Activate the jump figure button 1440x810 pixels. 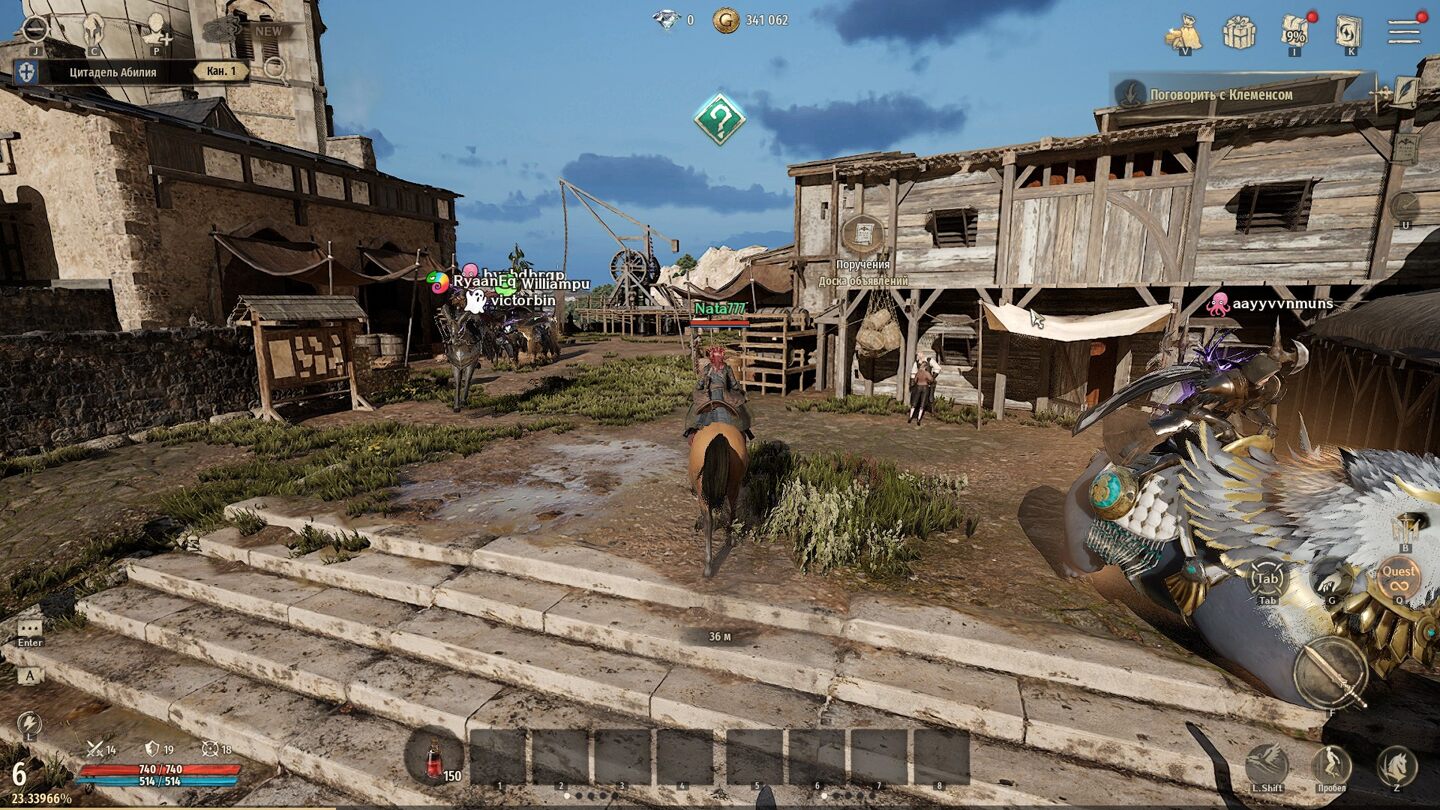(1332, 765)
